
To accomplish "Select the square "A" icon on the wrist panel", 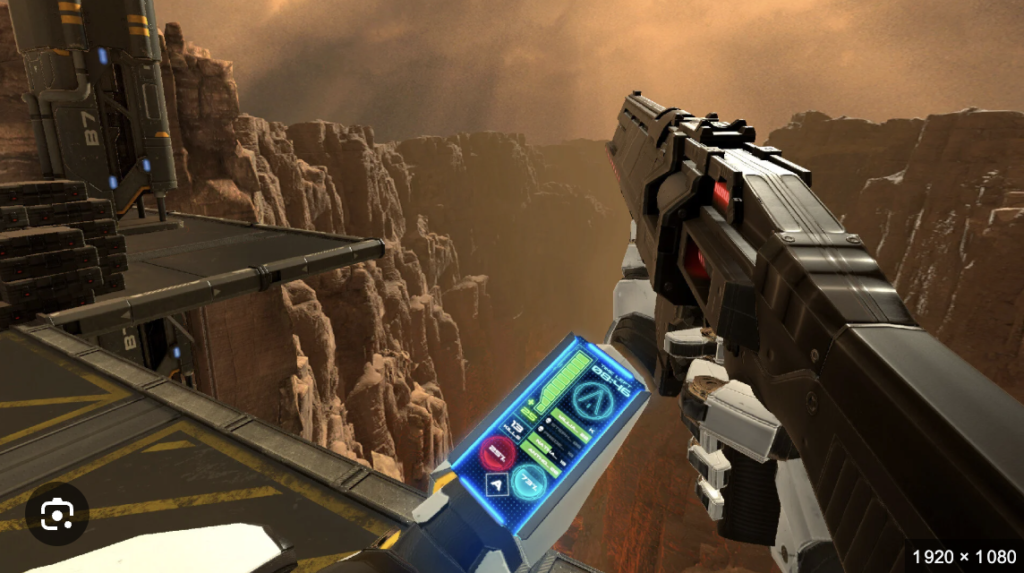I will pos(497,484).
